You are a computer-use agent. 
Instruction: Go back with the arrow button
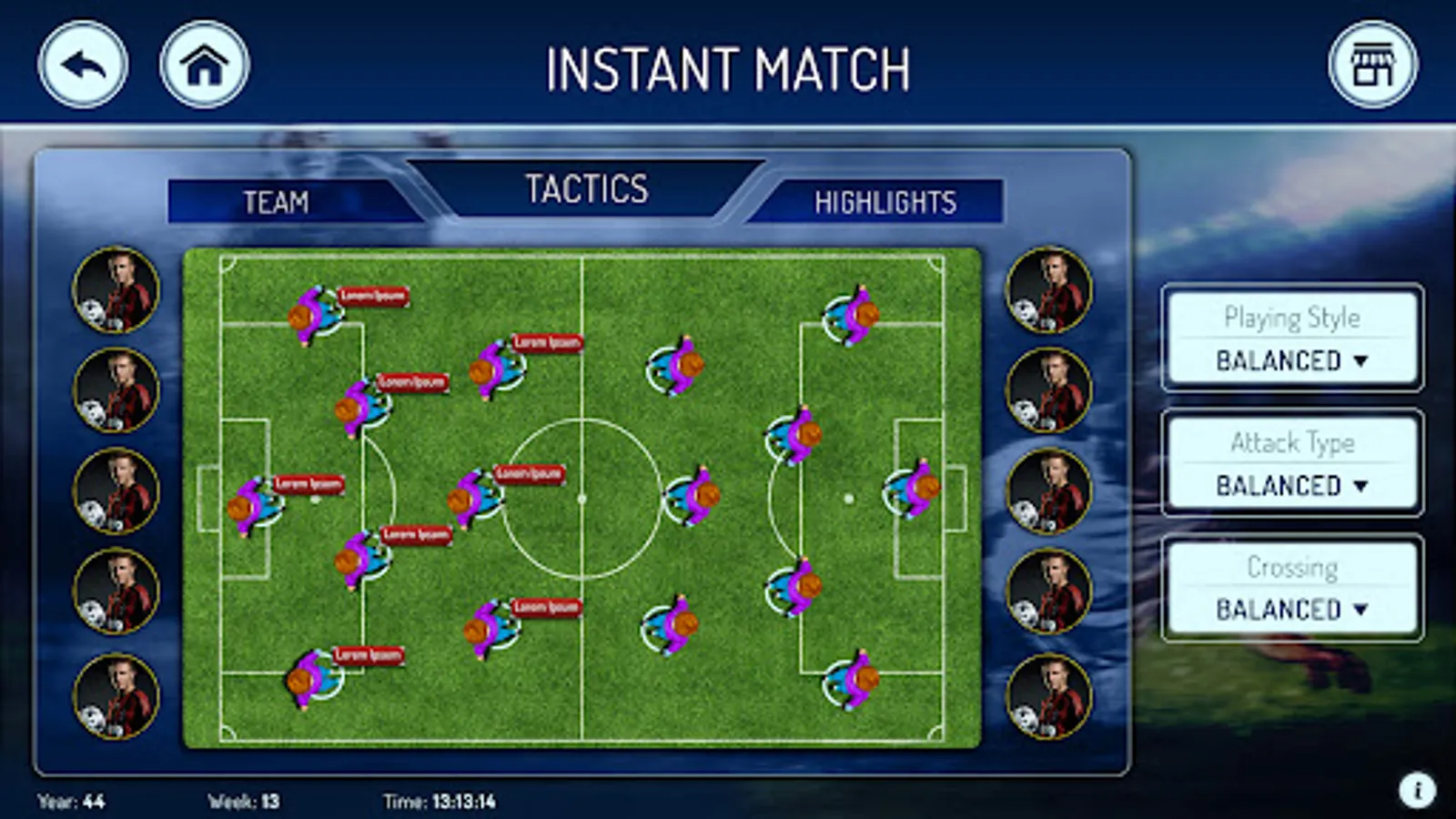pyautogui.click(x=83, y=66)
